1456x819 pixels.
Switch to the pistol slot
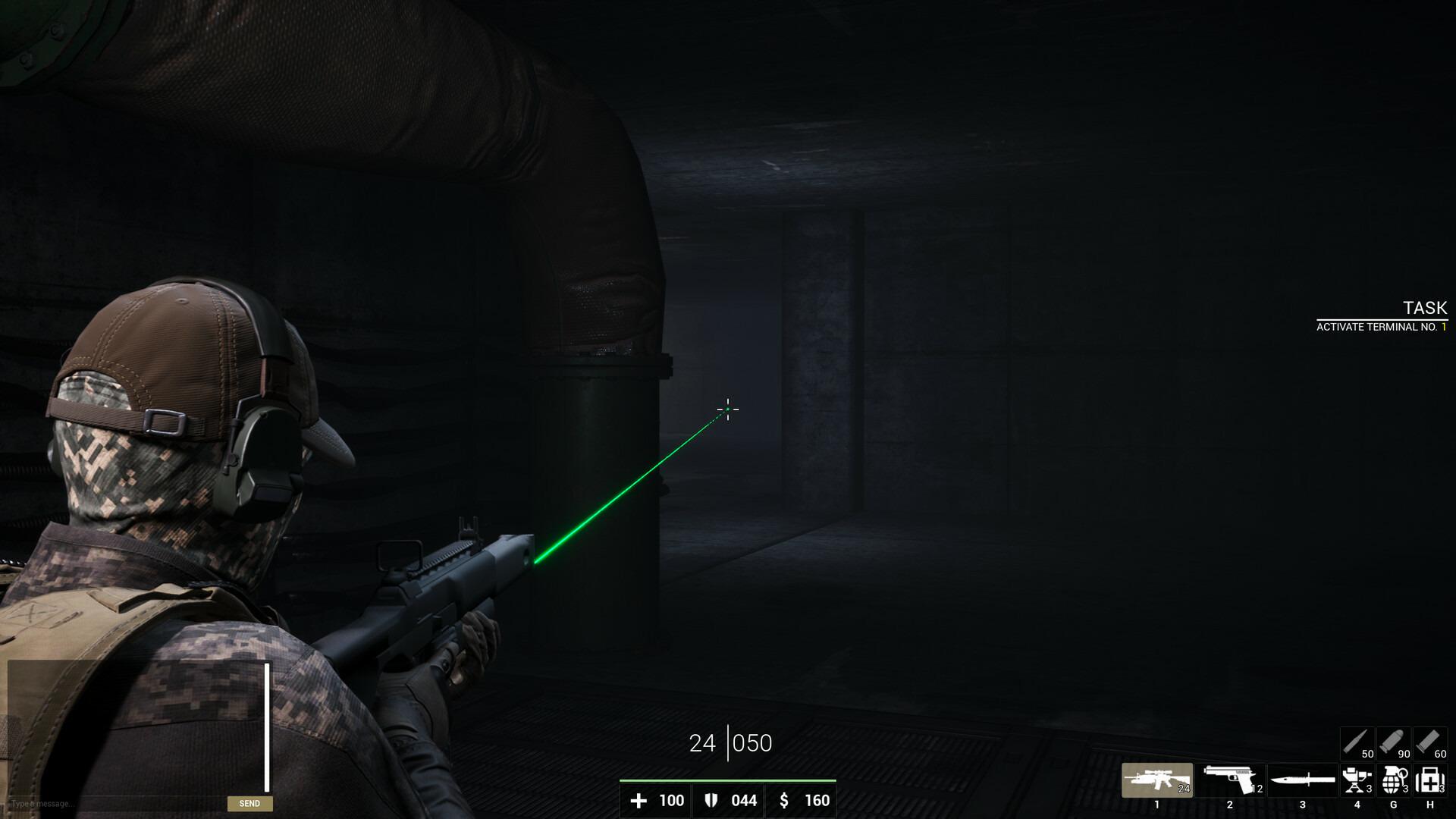1229,780
